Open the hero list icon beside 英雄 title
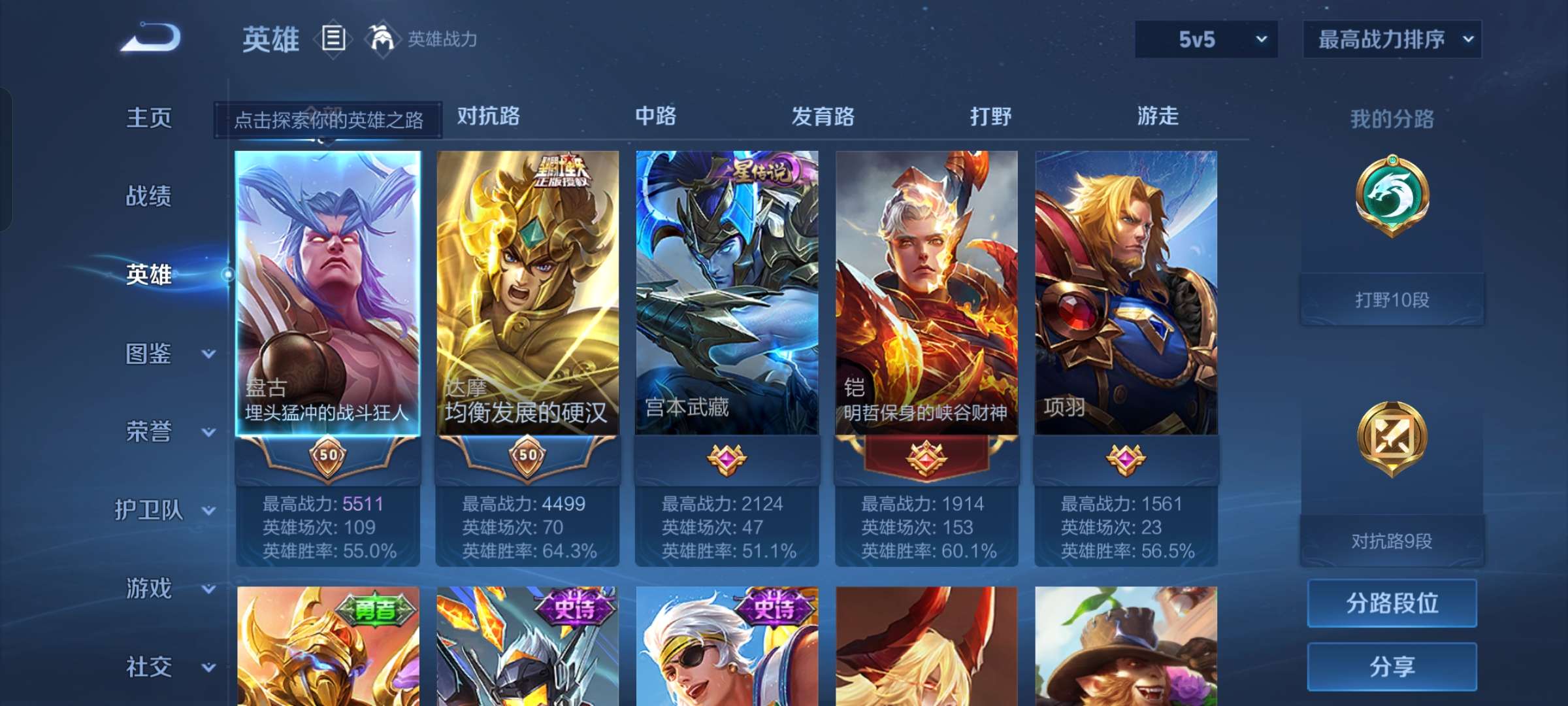The width and height of the screenshot is (1568, 706). pos(334,39)
